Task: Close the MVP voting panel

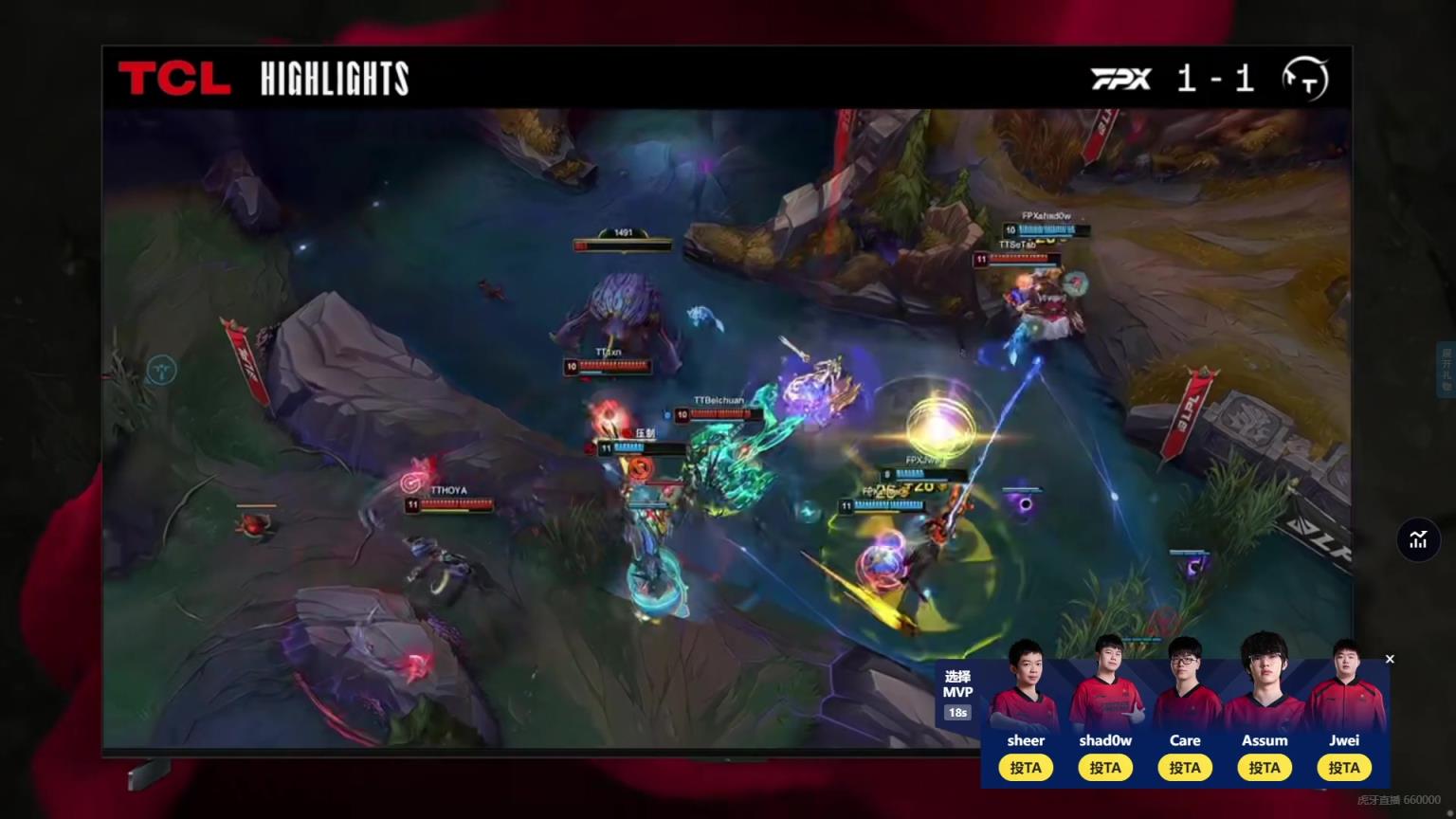Action: point(1390,659)
